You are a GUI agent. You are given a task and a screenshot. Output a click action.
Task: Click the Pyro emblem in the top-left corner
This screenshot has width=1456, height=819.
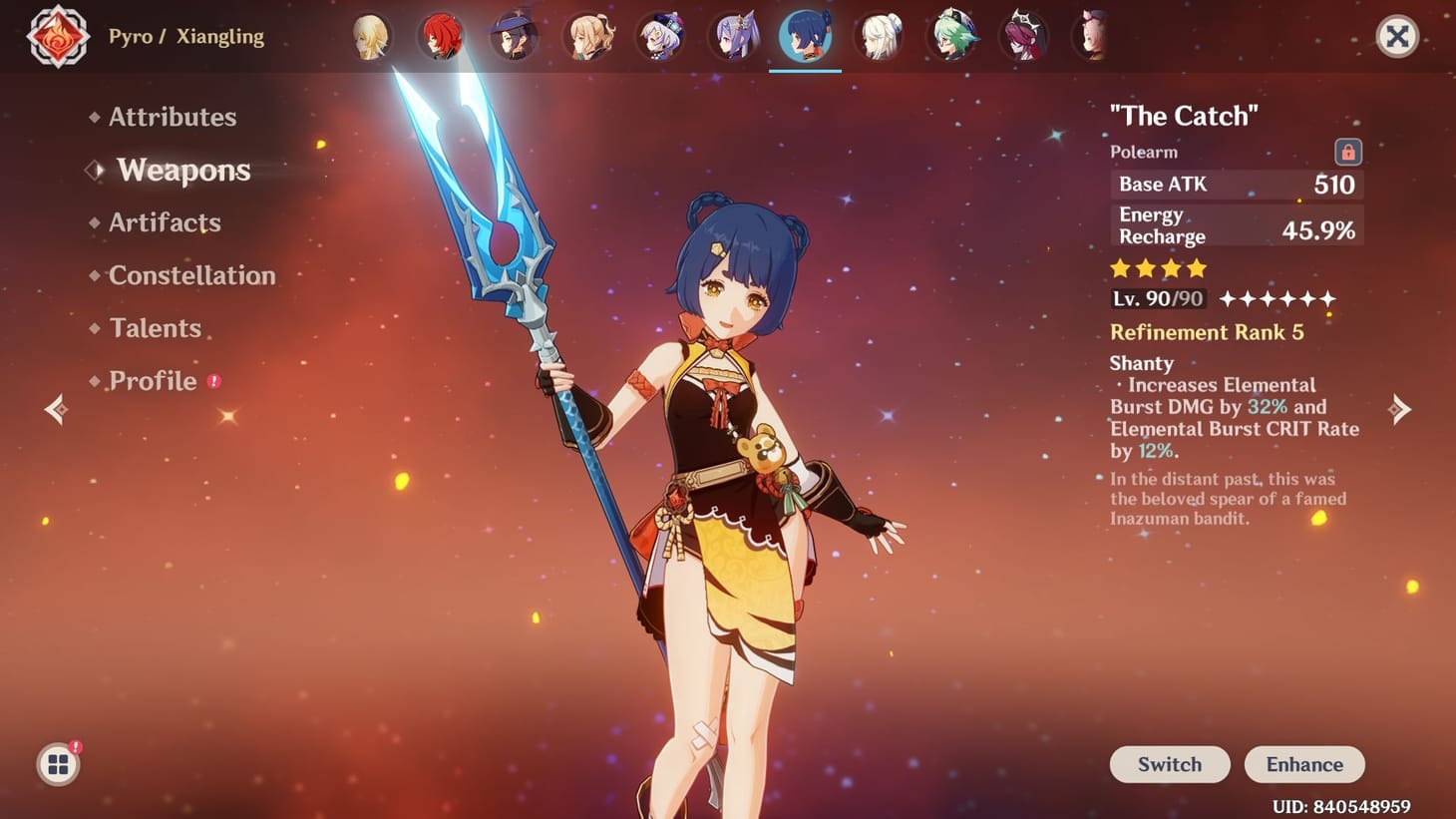tap(57, 37)
